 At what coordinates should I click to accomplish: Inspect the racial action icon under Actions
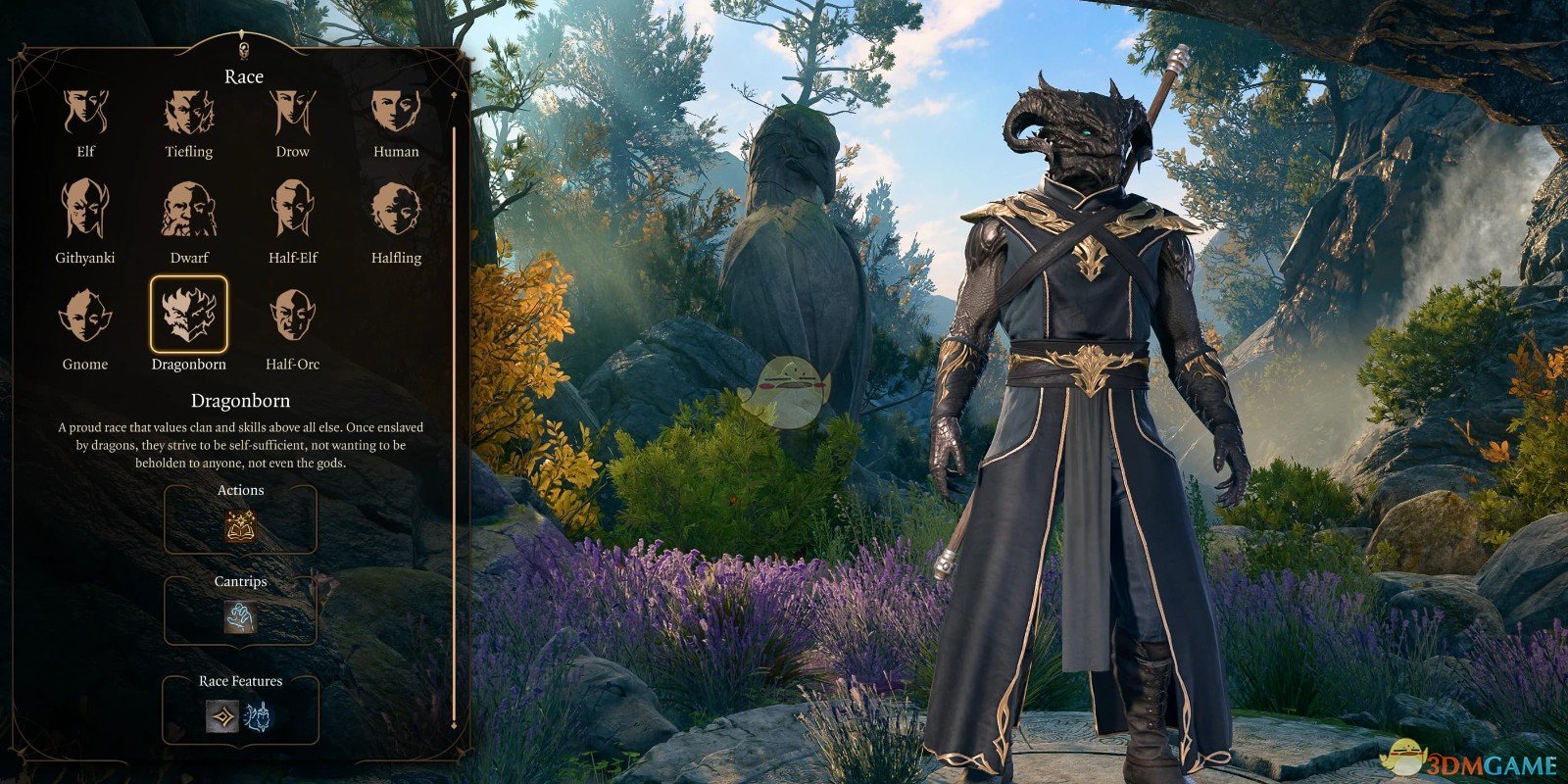tap(240, 527)
